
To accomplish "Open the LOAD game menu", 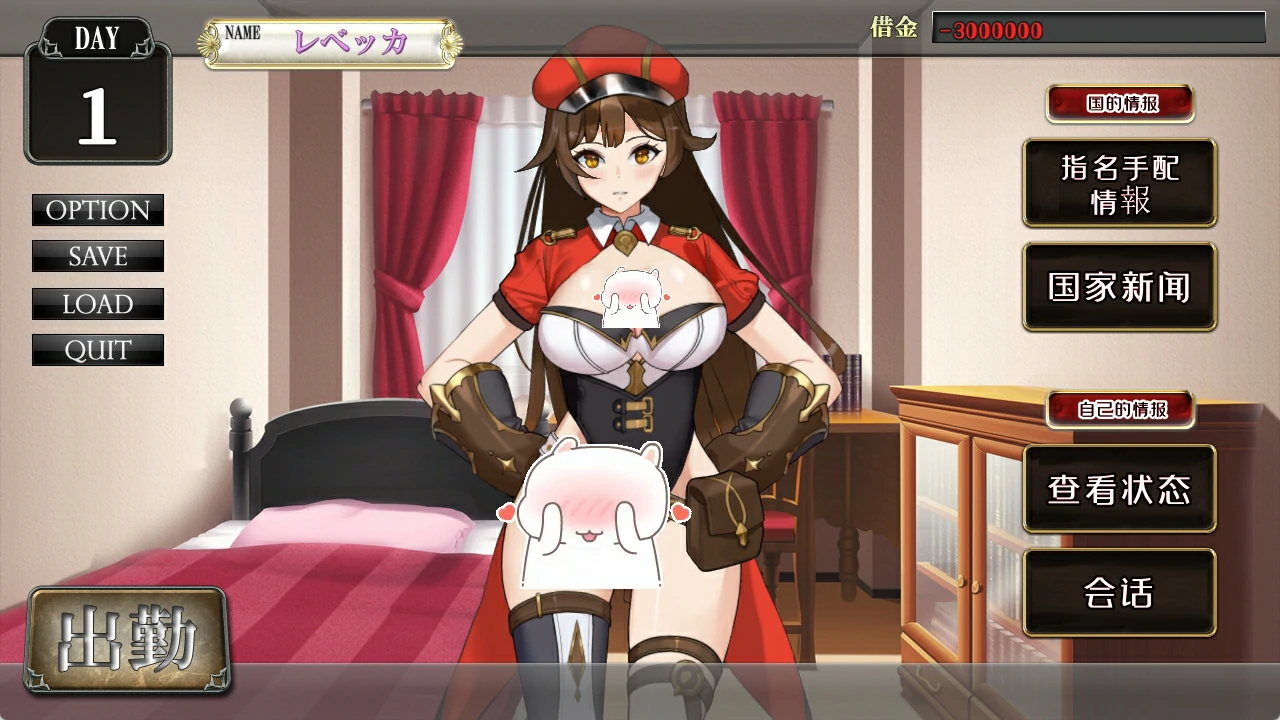I will pyautogui.click(x=98, y=304).
